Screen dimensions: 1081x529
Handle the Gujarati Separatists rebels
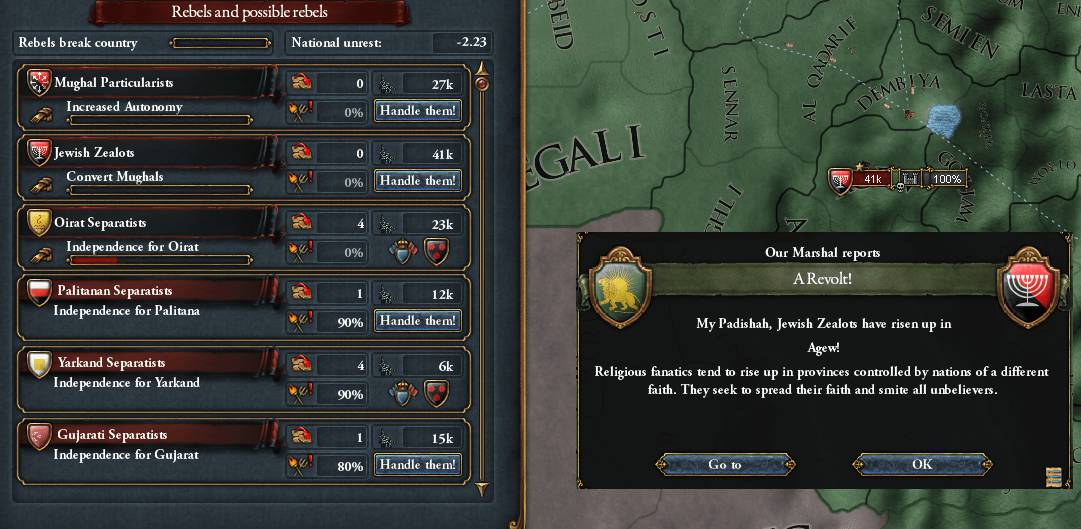417,465
